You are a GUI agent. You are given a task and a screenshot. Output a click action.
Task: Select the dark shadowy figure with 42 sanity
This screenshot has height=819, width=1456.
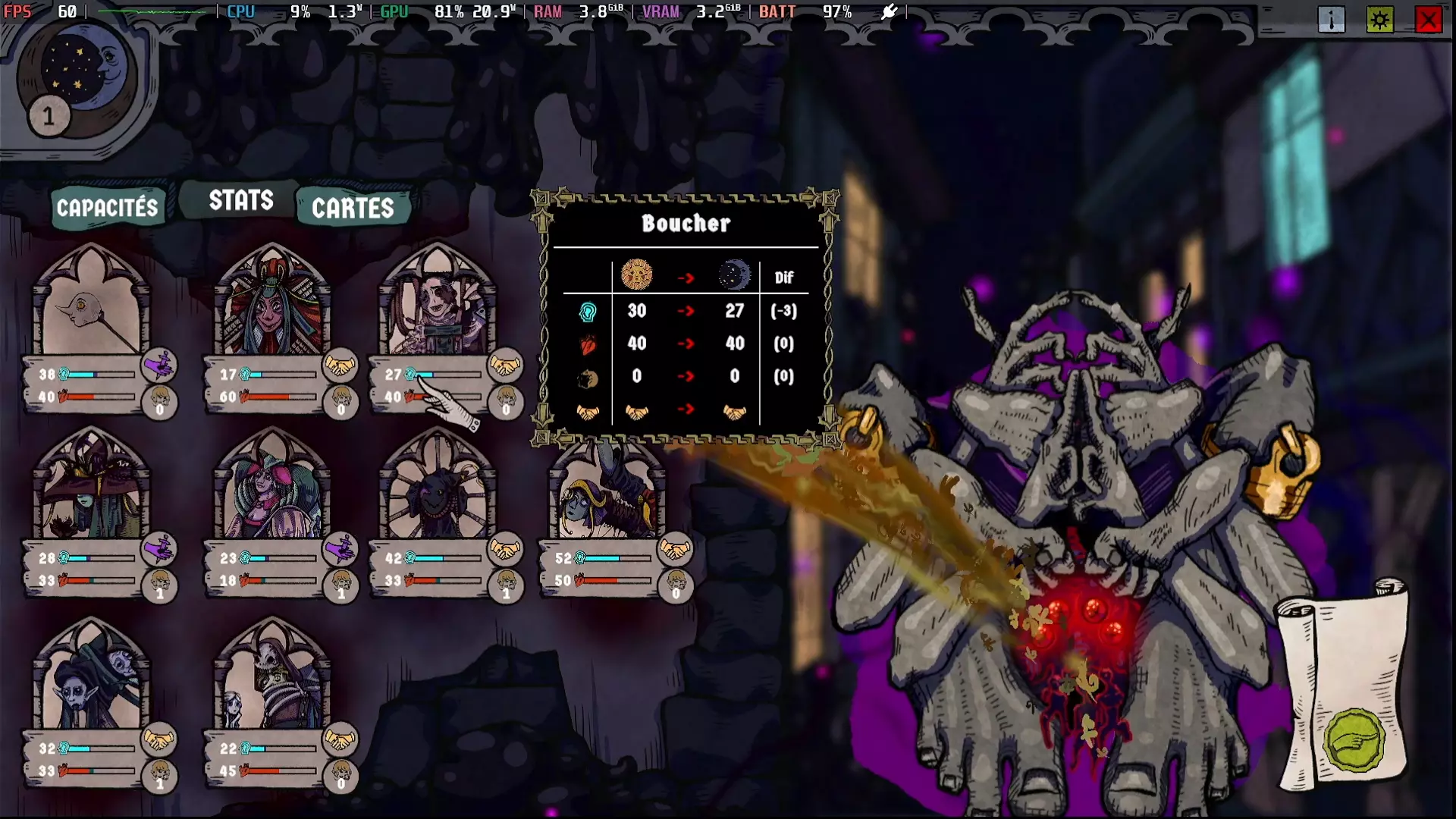coord(437,489)
